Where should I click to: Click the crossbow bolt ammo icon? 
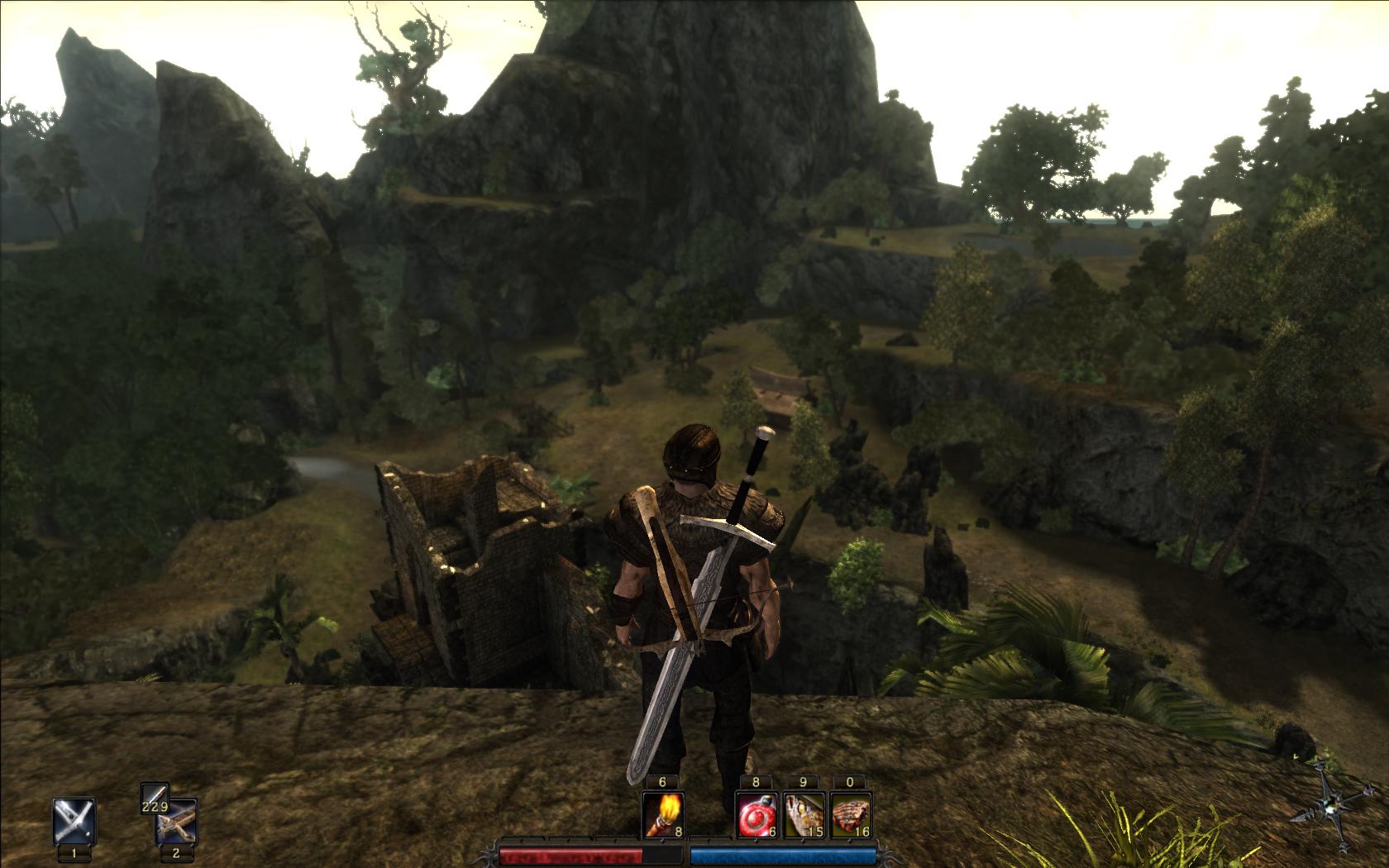point(155,794)
